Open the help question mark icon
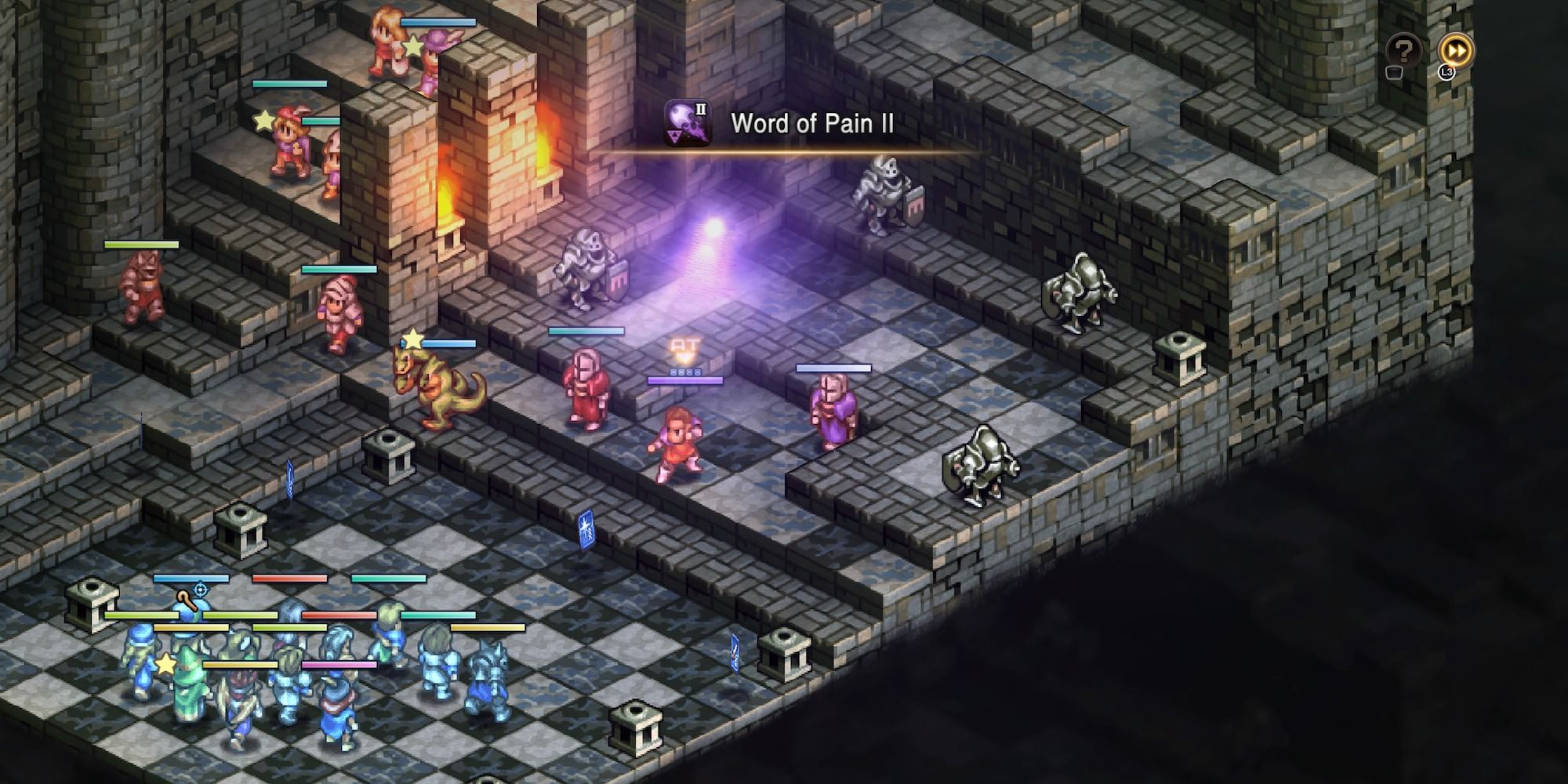 [x=1403, y=49]
